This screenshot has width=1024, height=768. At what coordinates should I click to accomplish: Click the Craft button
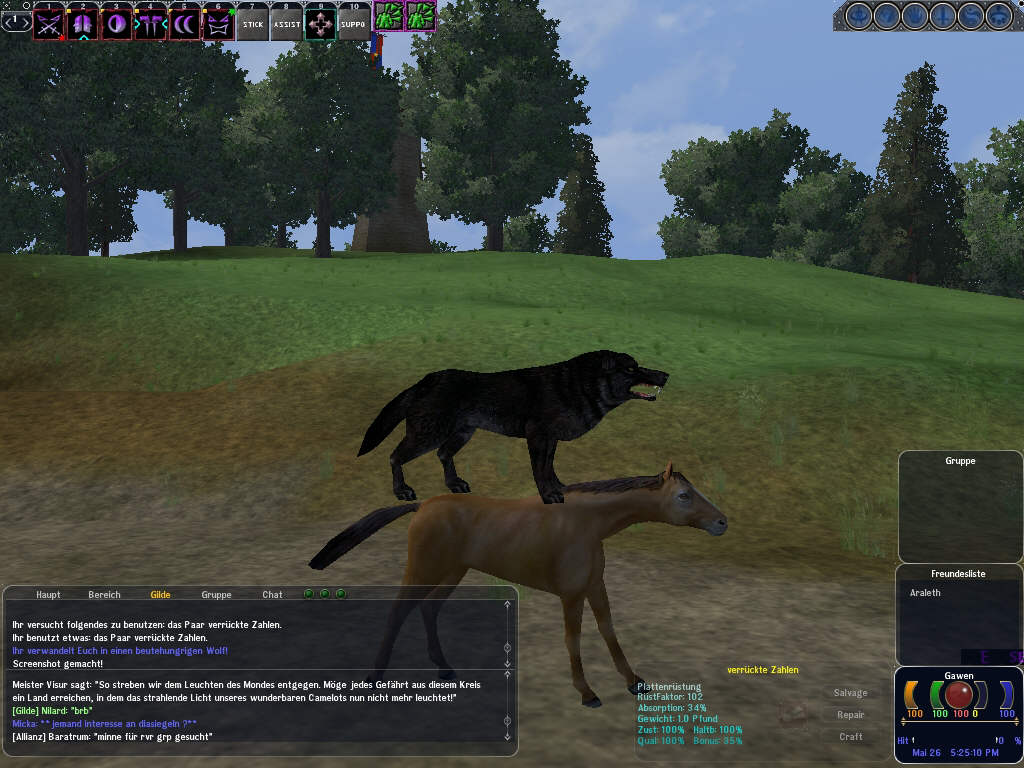point(851,737)
